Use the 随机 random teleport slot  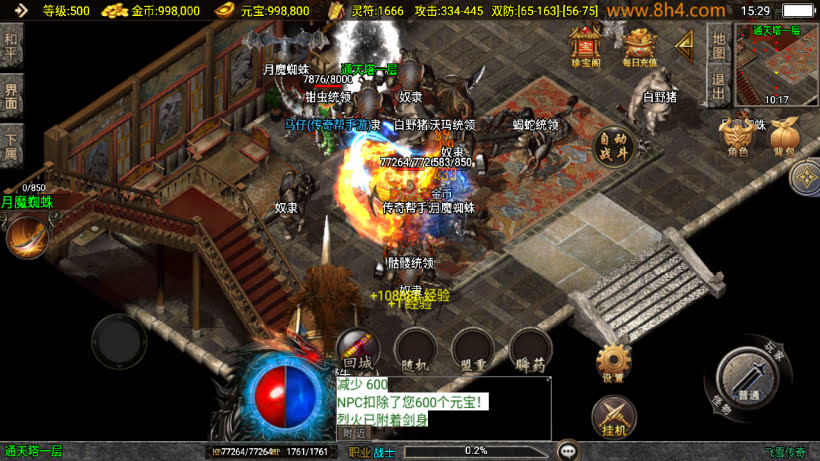tap(415, 350)
